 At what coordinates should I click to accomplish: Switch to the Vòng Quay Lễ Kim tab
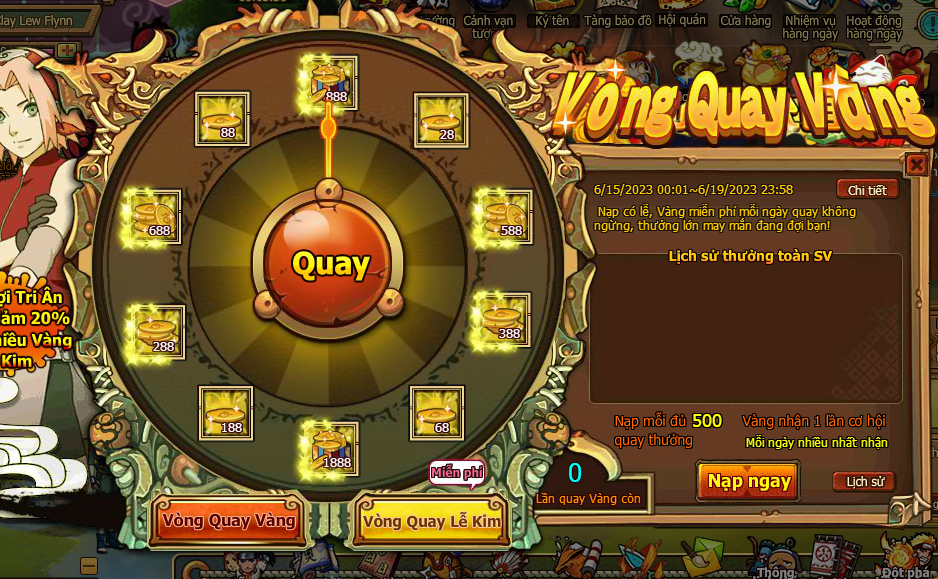pyautogui.click(x=432, y=521)
